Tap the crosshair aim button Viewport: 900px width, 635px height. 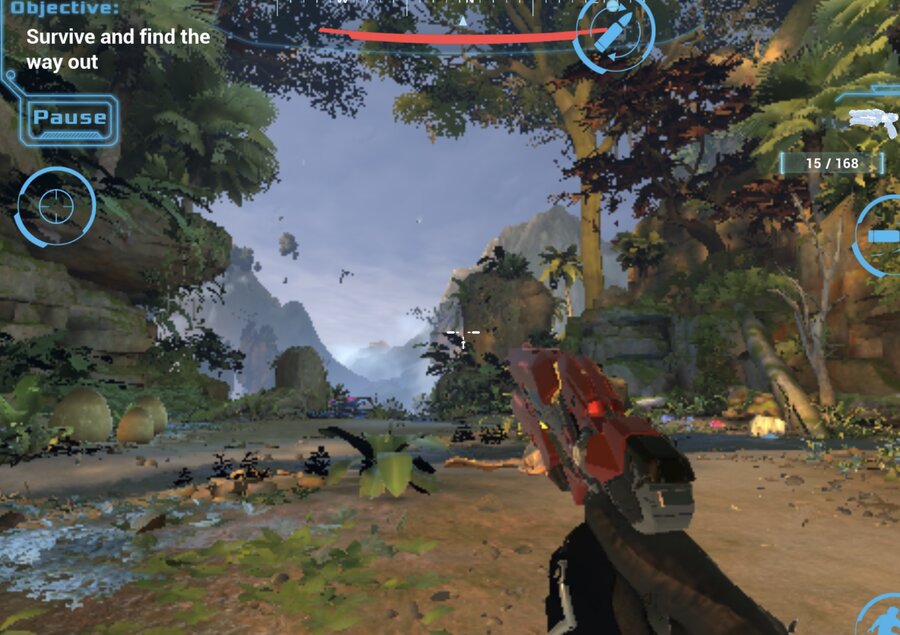tap(56, 206)
